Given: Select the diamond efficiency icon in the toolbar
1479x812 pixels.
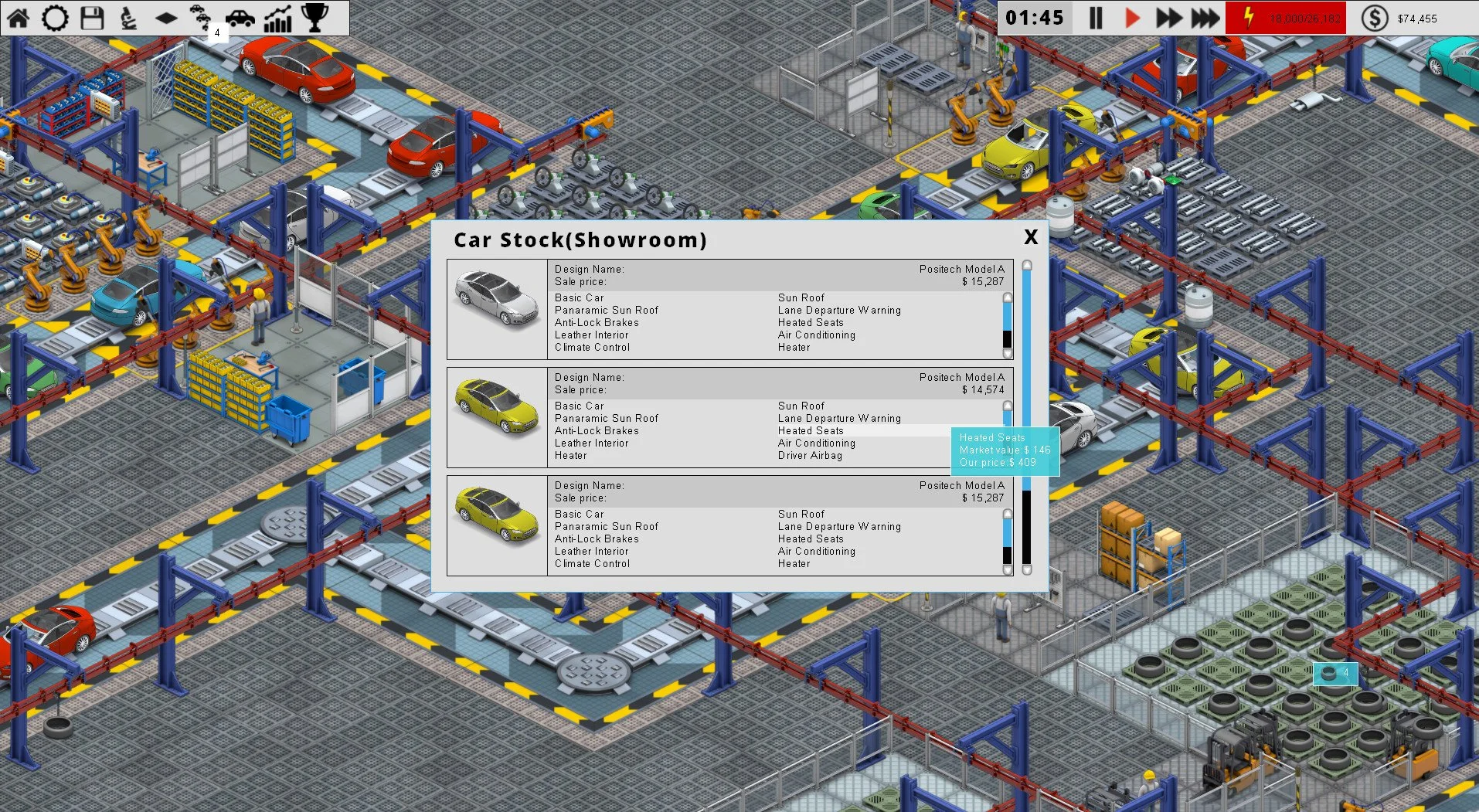Looking at the screenshot, I should click(x=165, y=17).
